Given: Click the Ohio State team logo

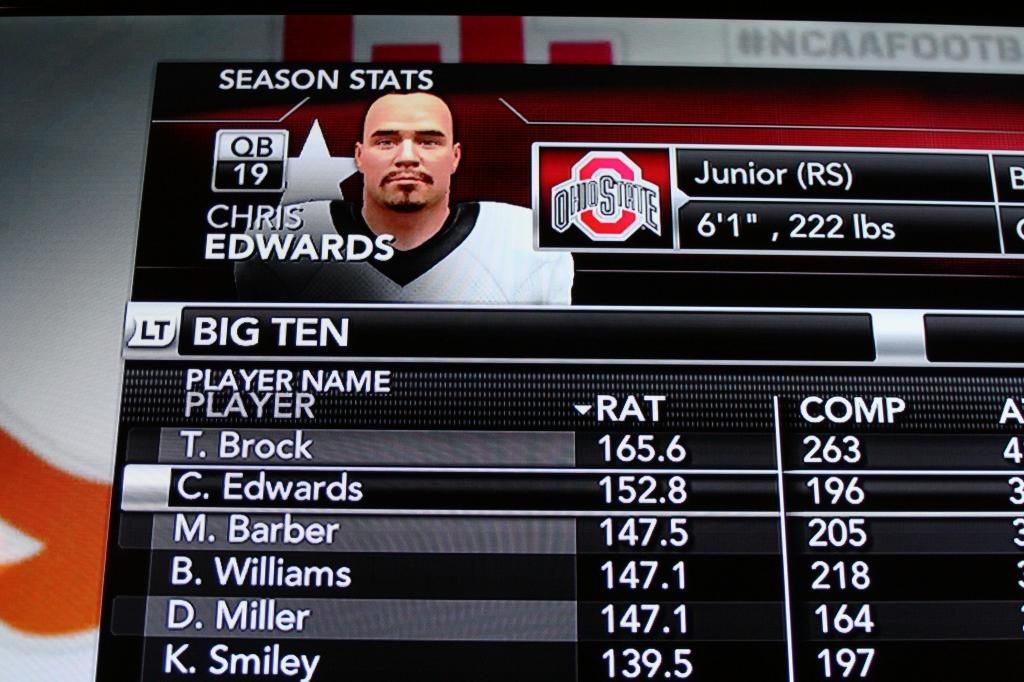Looking at the screenshot, I should point(605,196).
